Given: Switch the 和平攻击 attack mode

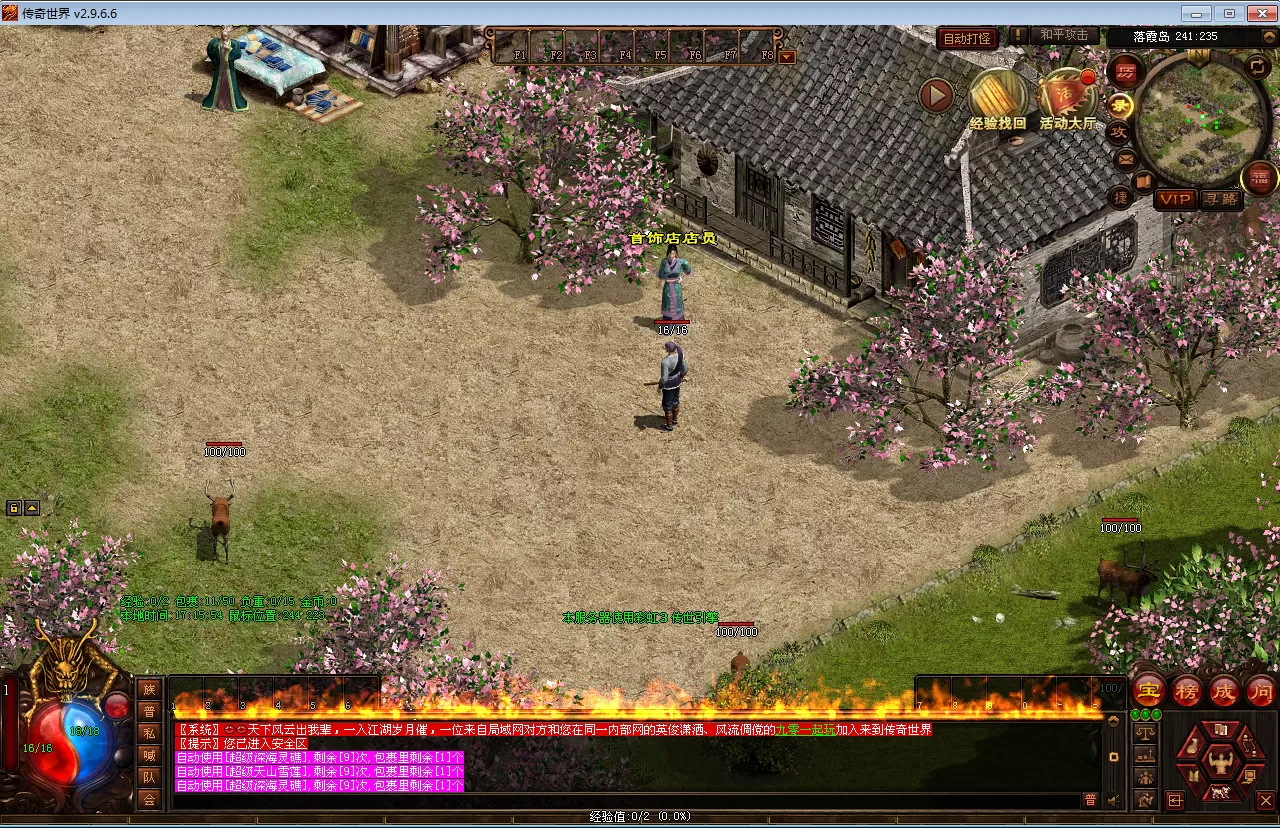Looking at the screenshot, I should tap(1063, 35).
